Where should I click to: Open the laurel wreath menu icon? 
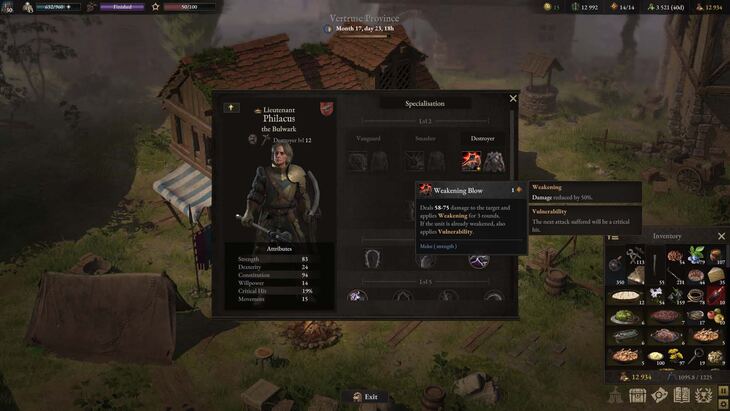coord(703,396)
